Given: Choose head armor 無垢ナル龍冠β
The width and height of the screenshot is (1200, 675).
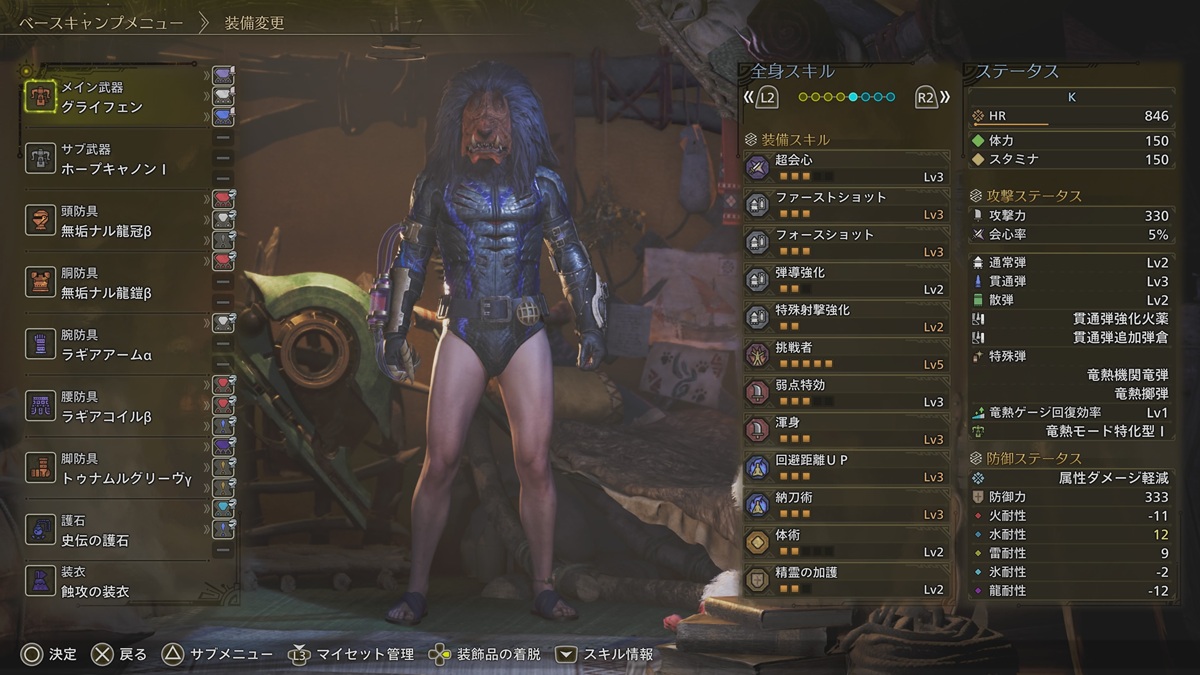Looking at the screenshot, I should (x=115, y=221).
